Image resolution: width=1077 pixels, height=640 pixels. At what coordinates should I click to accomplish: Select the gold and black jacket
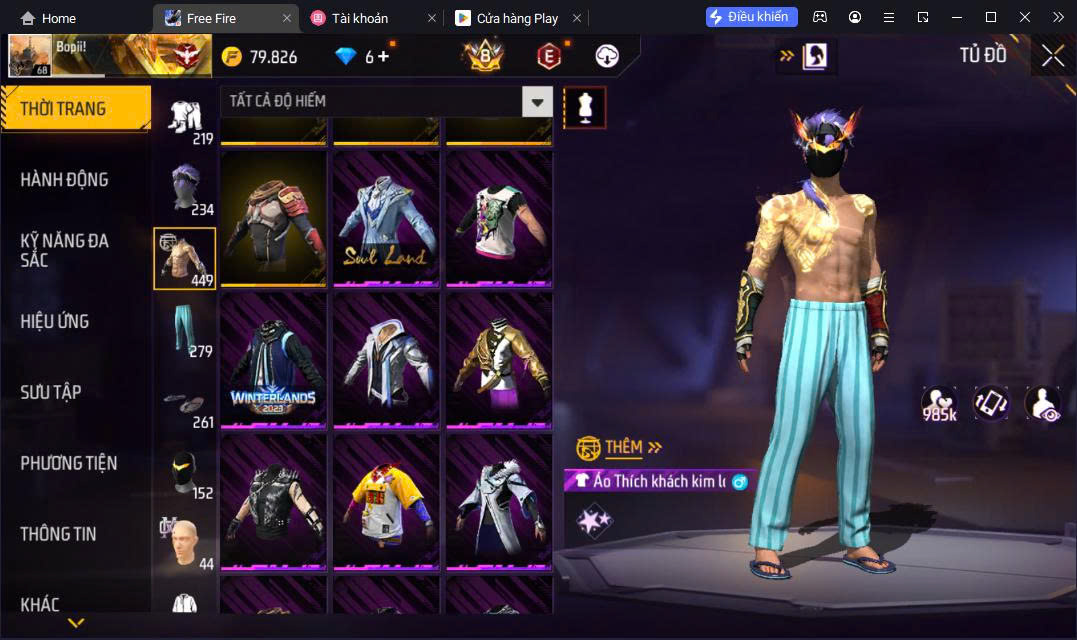499,360
